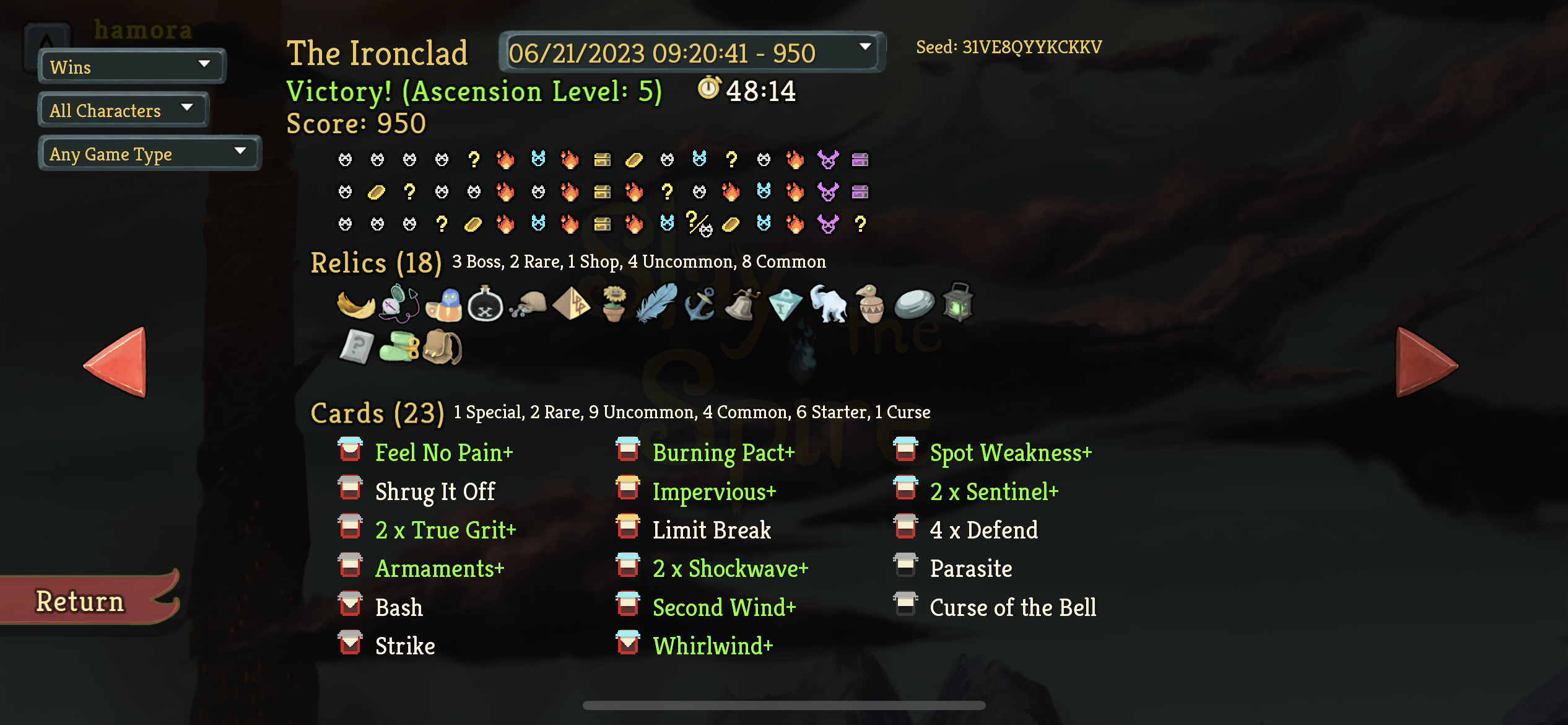Screen dimensions: 1568x725
Task: Click the first treasure chest icon in the path
Action: click(602, 160)
